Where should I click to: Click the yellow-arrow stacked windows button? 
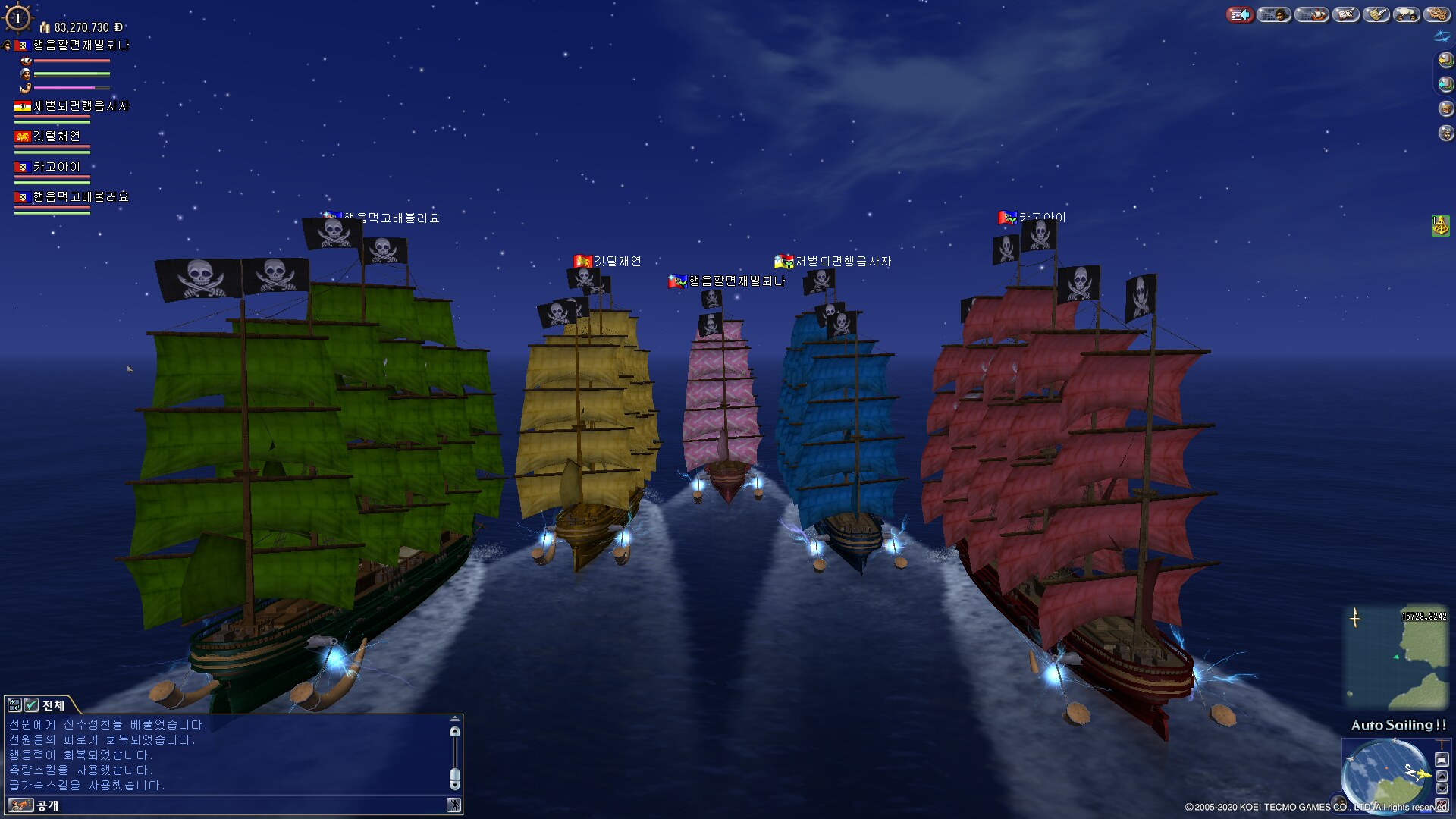[x=1446, y=60]
